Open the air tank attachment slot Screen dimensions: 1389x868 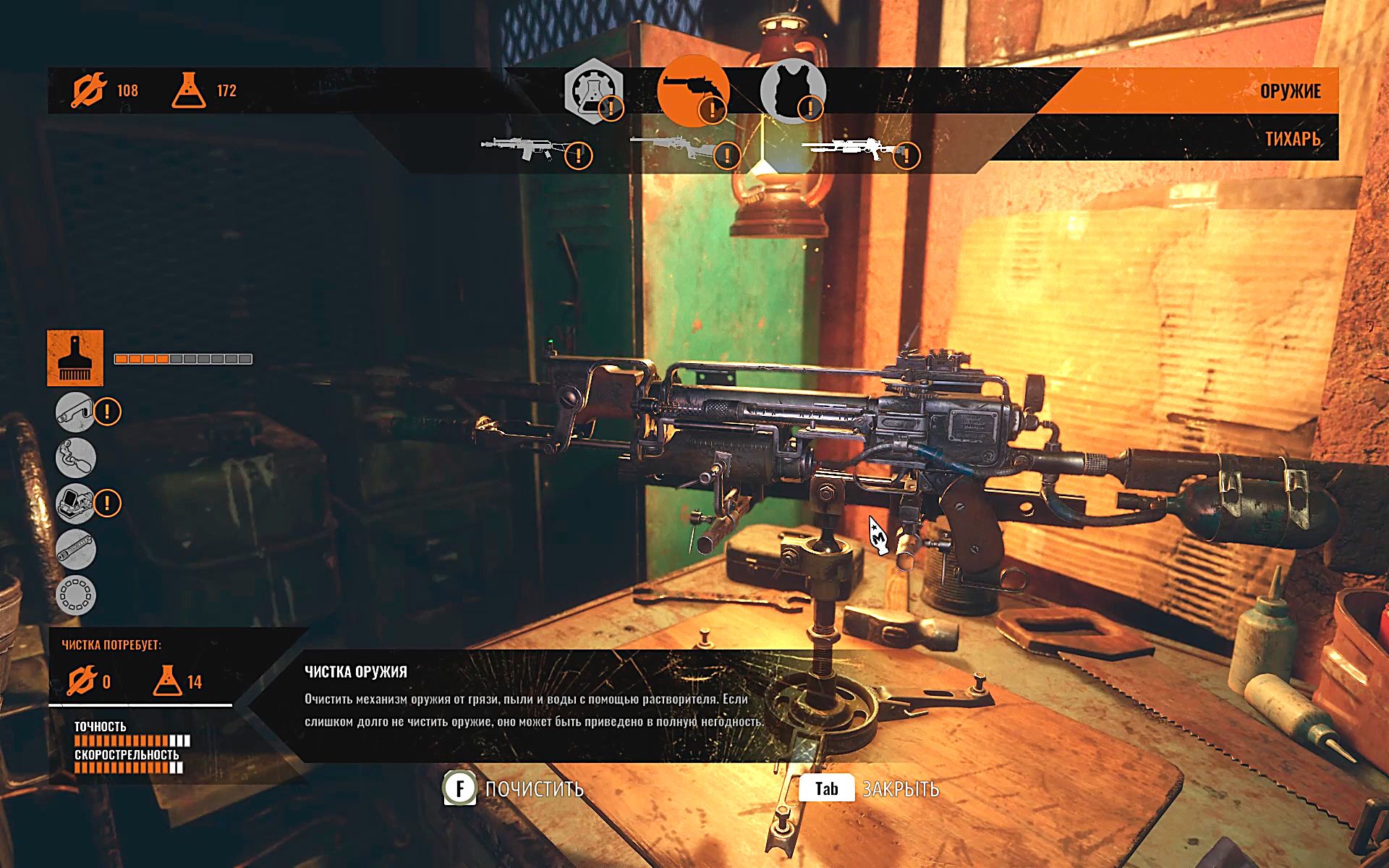[75, 458]
